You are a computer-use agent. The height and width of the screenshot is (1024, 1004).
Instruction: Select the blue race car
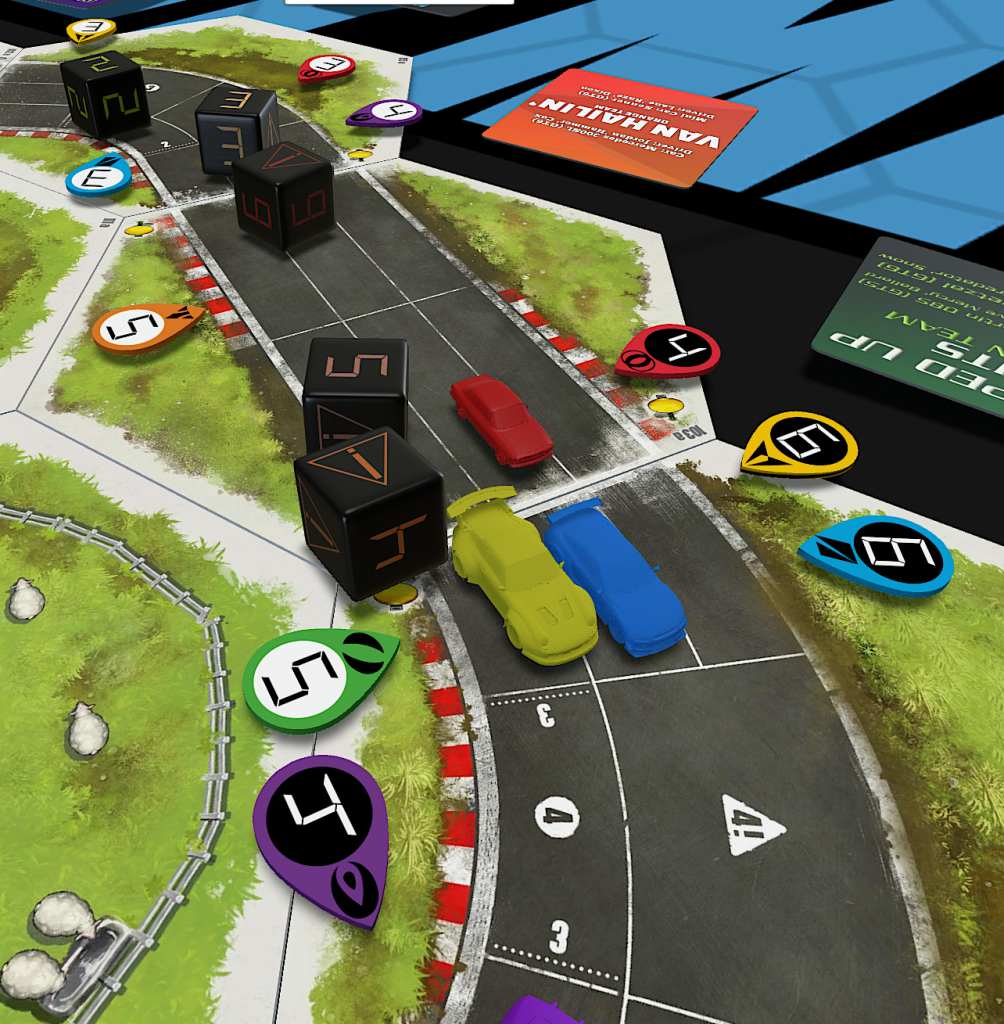pyautogui.click(x=615, y=577)
